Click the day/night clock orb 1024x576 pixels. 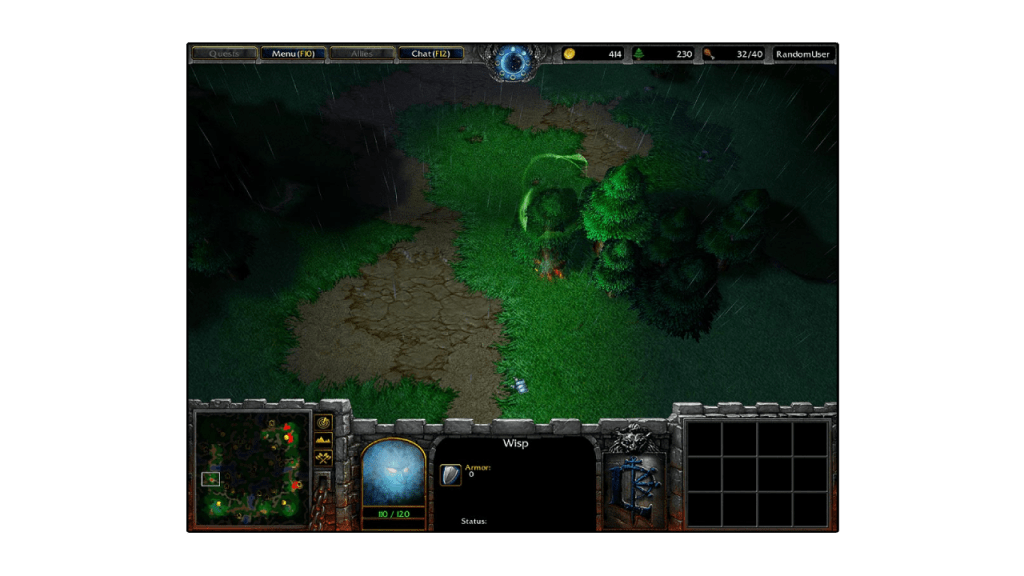(x=515, y=63)
